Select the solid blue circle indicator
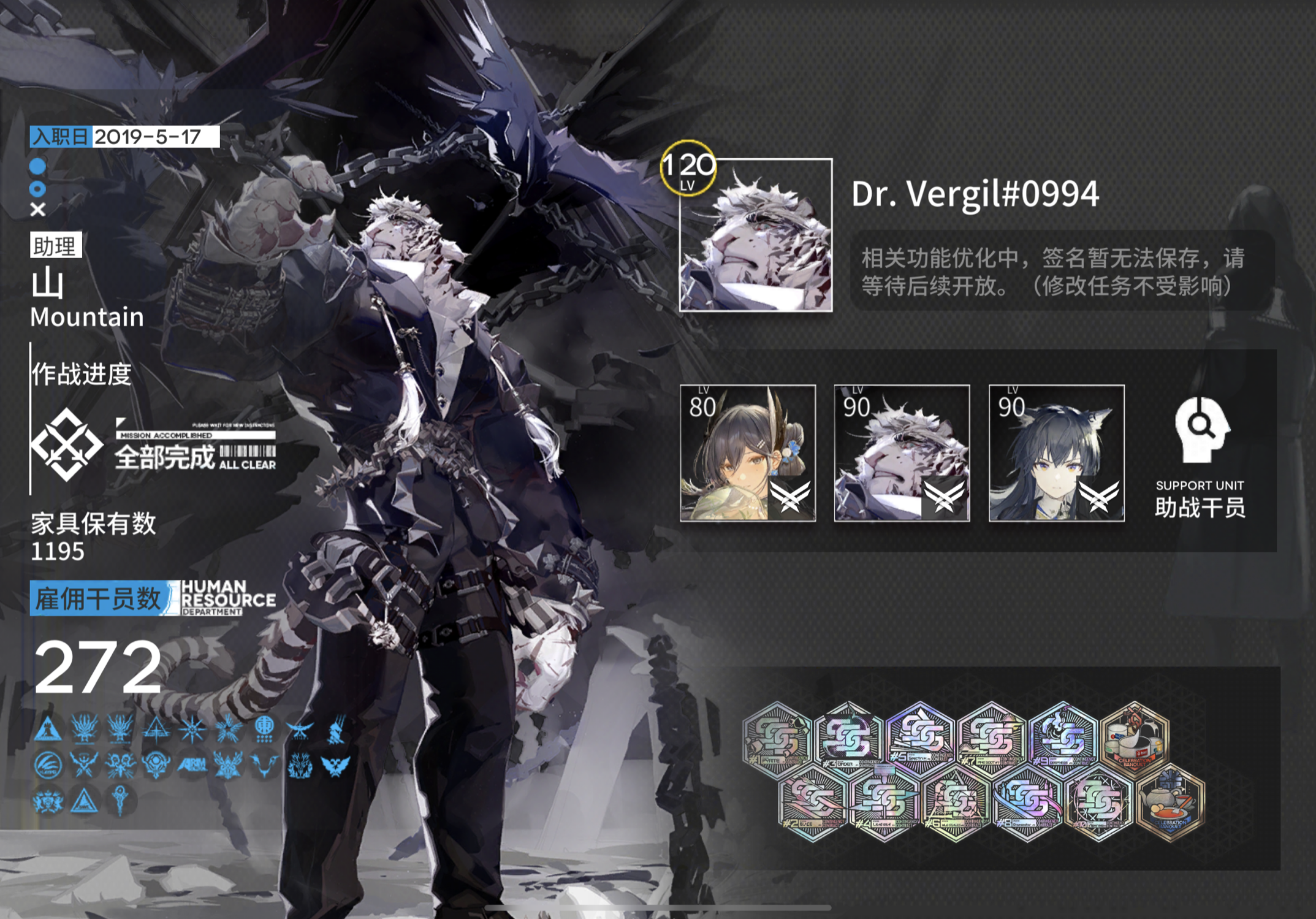 [x=38, y=166]
